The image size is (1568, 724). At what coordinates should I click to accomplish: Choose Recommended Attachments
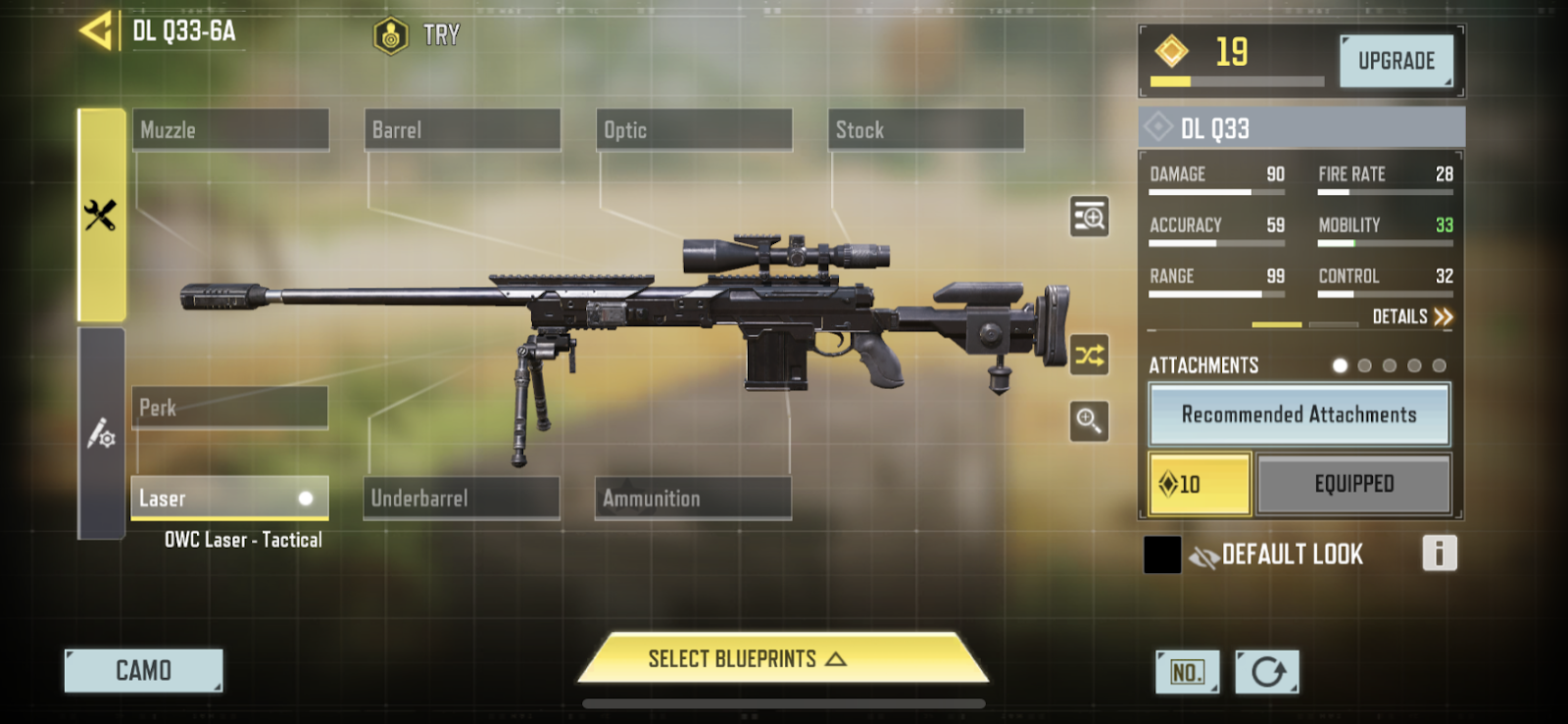tap(1298, 414)
